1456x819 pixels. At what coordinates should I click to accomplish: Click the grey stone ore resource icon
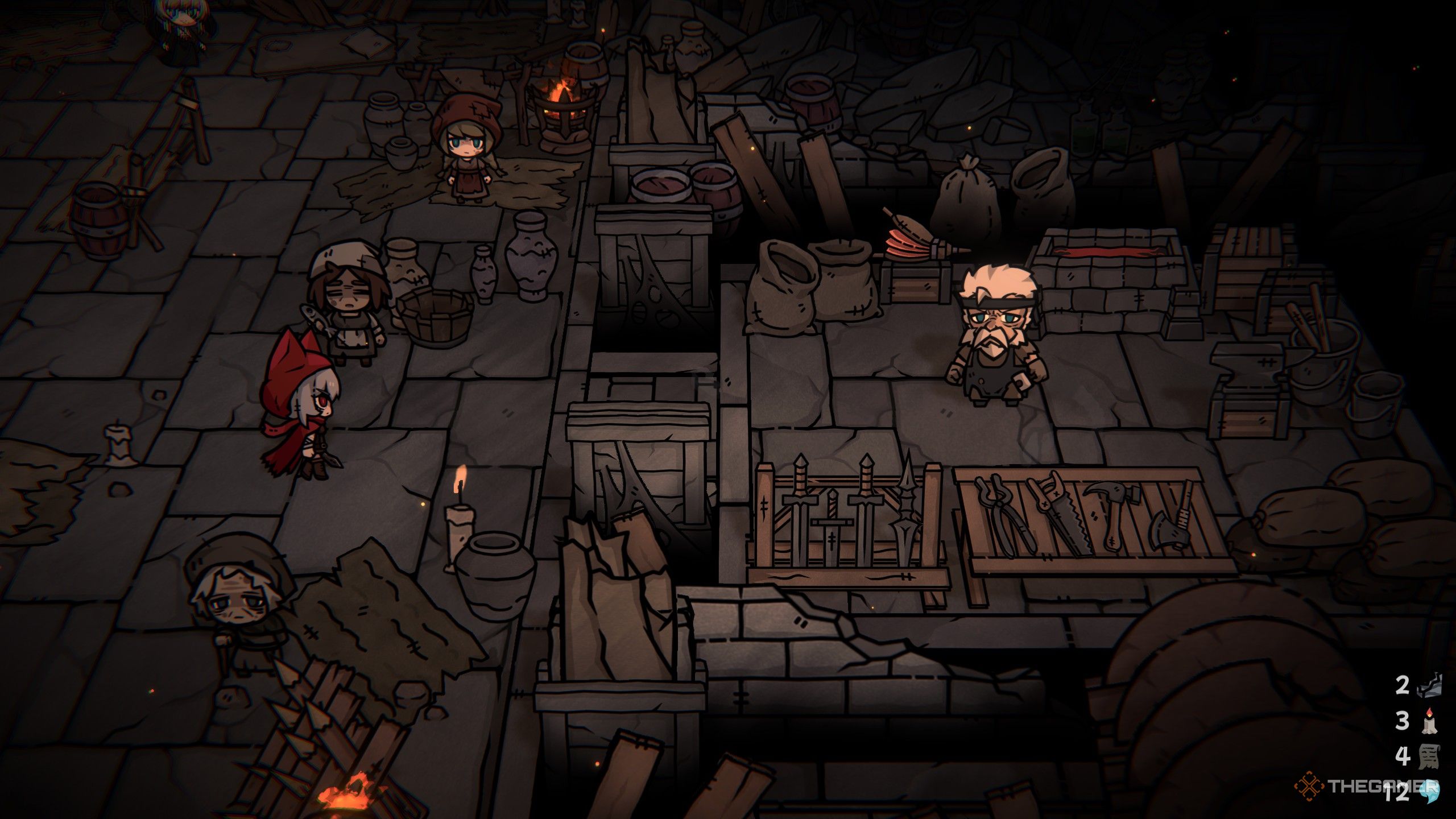(1430, 685)
